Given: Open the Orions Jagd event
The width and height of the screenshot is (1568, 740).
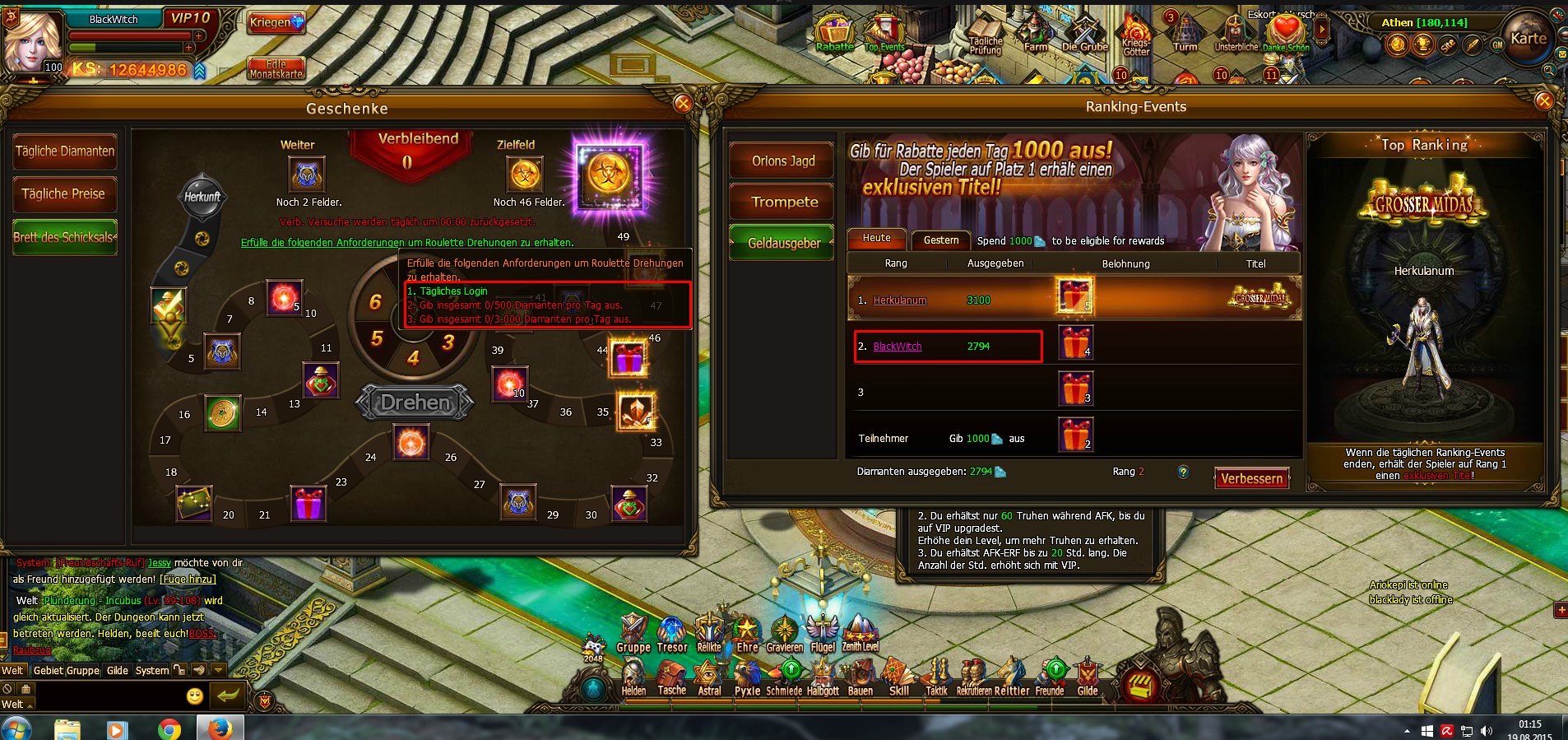Looking at the screenshot, I should [x=782, y=161].
